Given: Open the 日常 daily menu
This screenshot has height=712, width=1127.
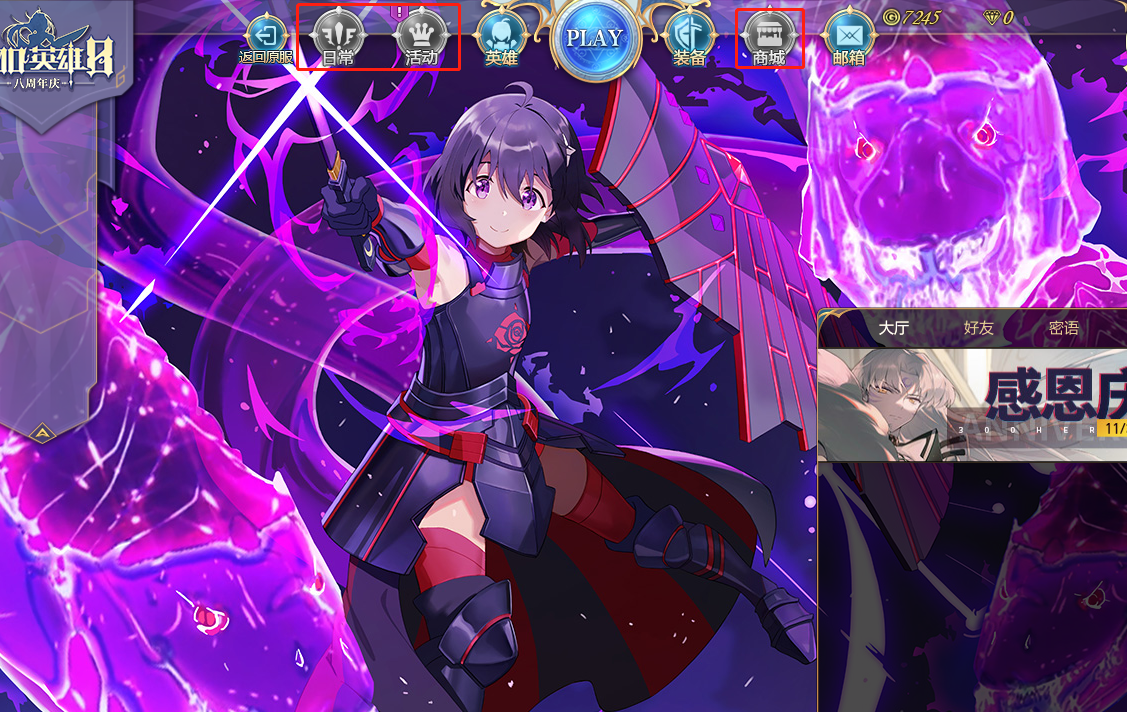Looking at the screenshot, I should click(338, 39).
